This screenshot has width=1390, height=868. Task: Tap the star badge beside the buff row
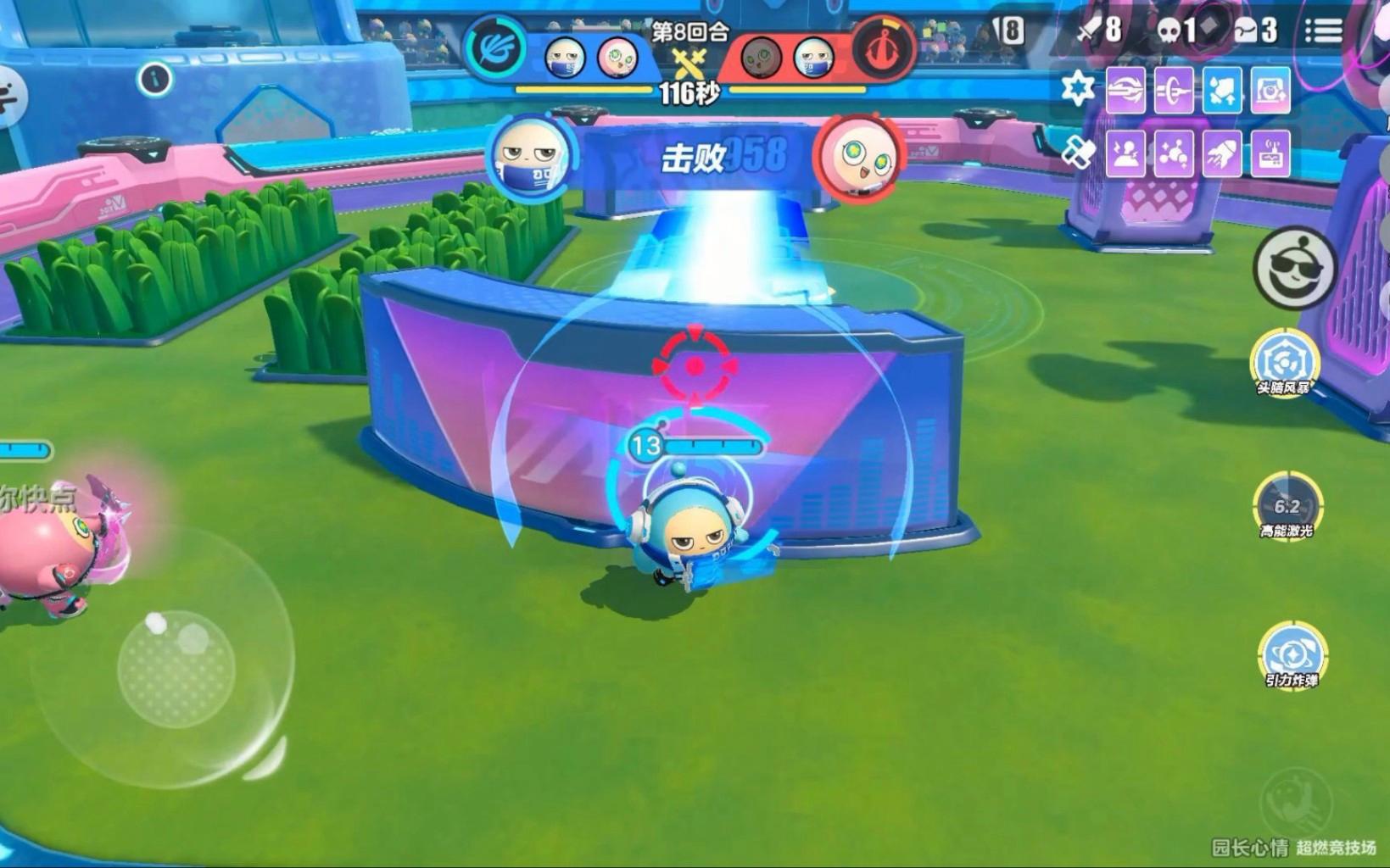pos(1077,86)
